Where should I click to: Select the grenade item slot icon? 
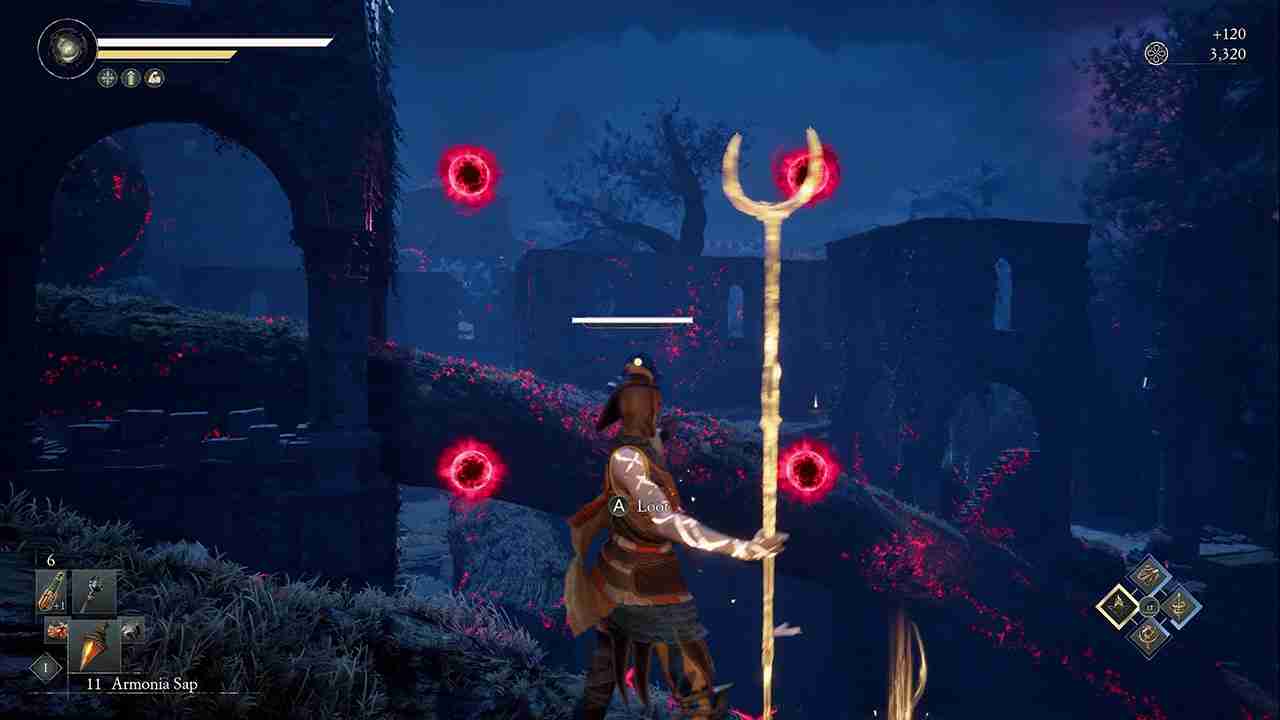point(56,630)
